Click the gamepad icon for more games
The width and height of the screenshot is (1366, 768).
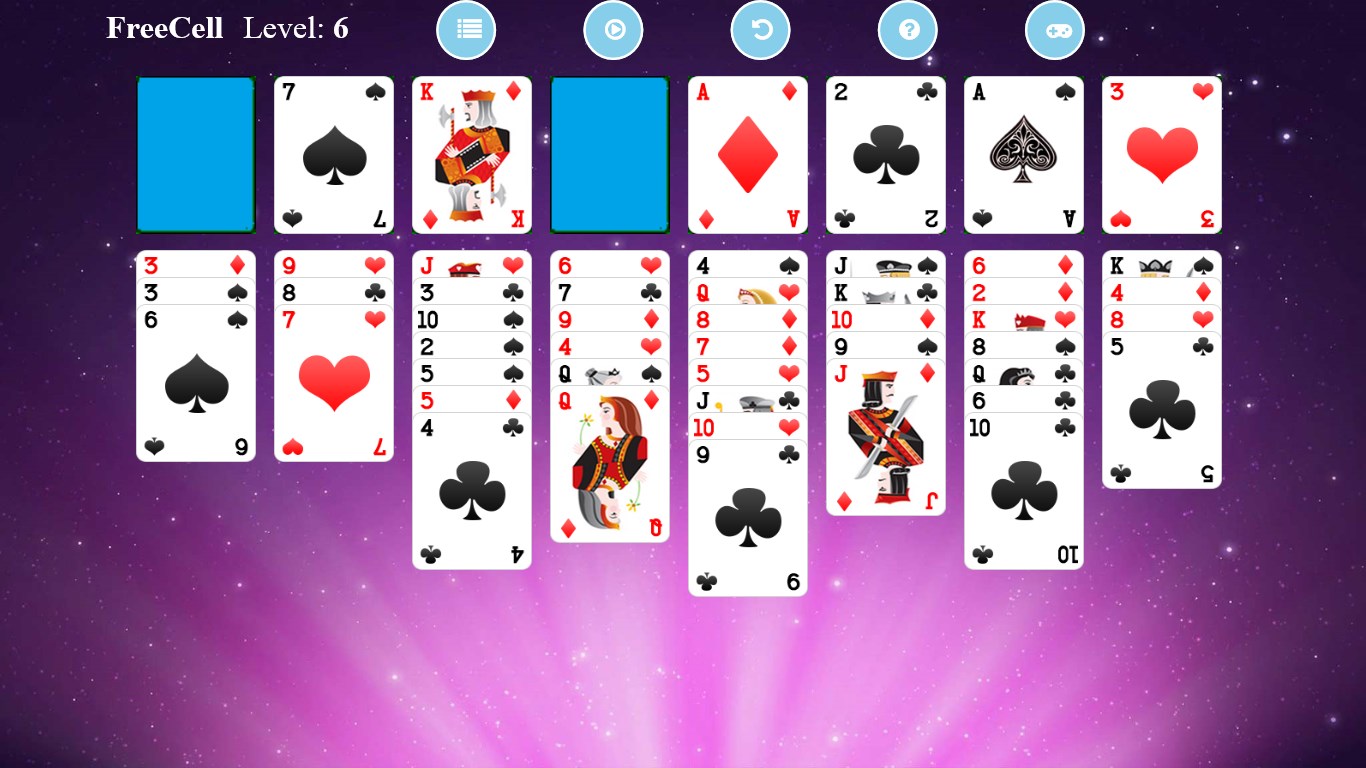point(1055,30)
